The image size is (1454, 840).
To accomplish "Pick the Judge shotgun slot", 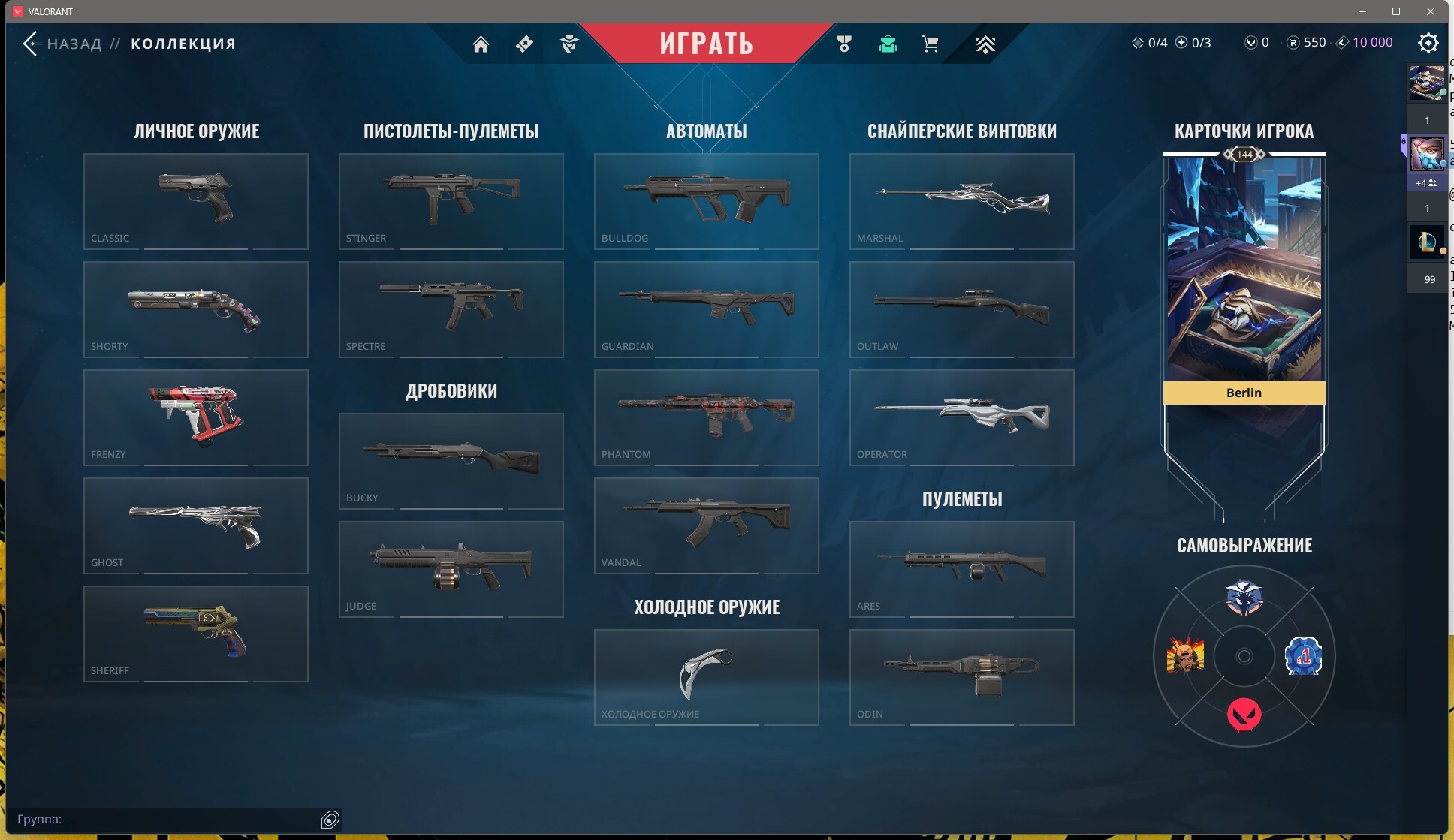I will (451, 569).
